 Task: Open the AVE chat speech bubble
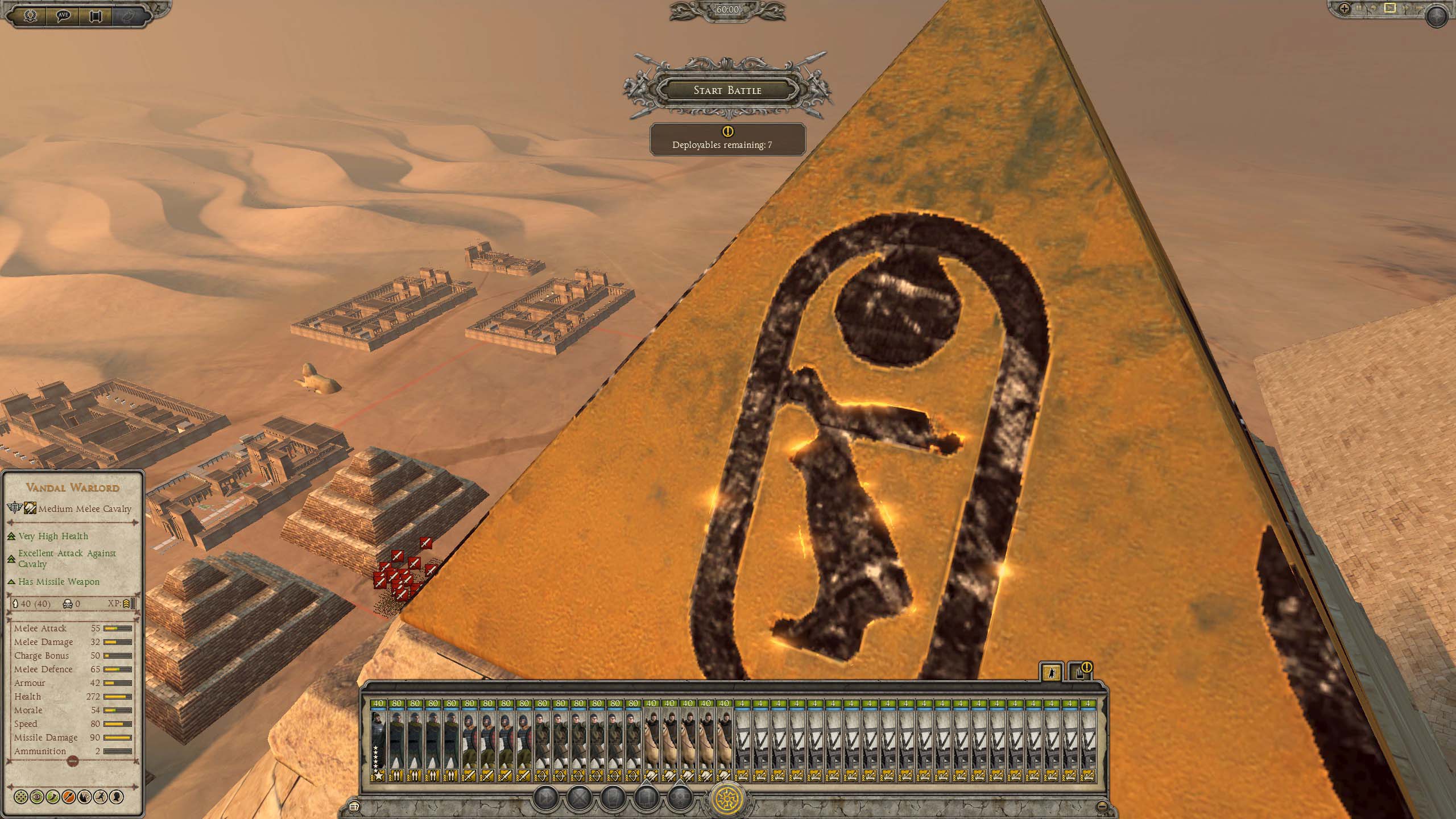tap(63, 15)
